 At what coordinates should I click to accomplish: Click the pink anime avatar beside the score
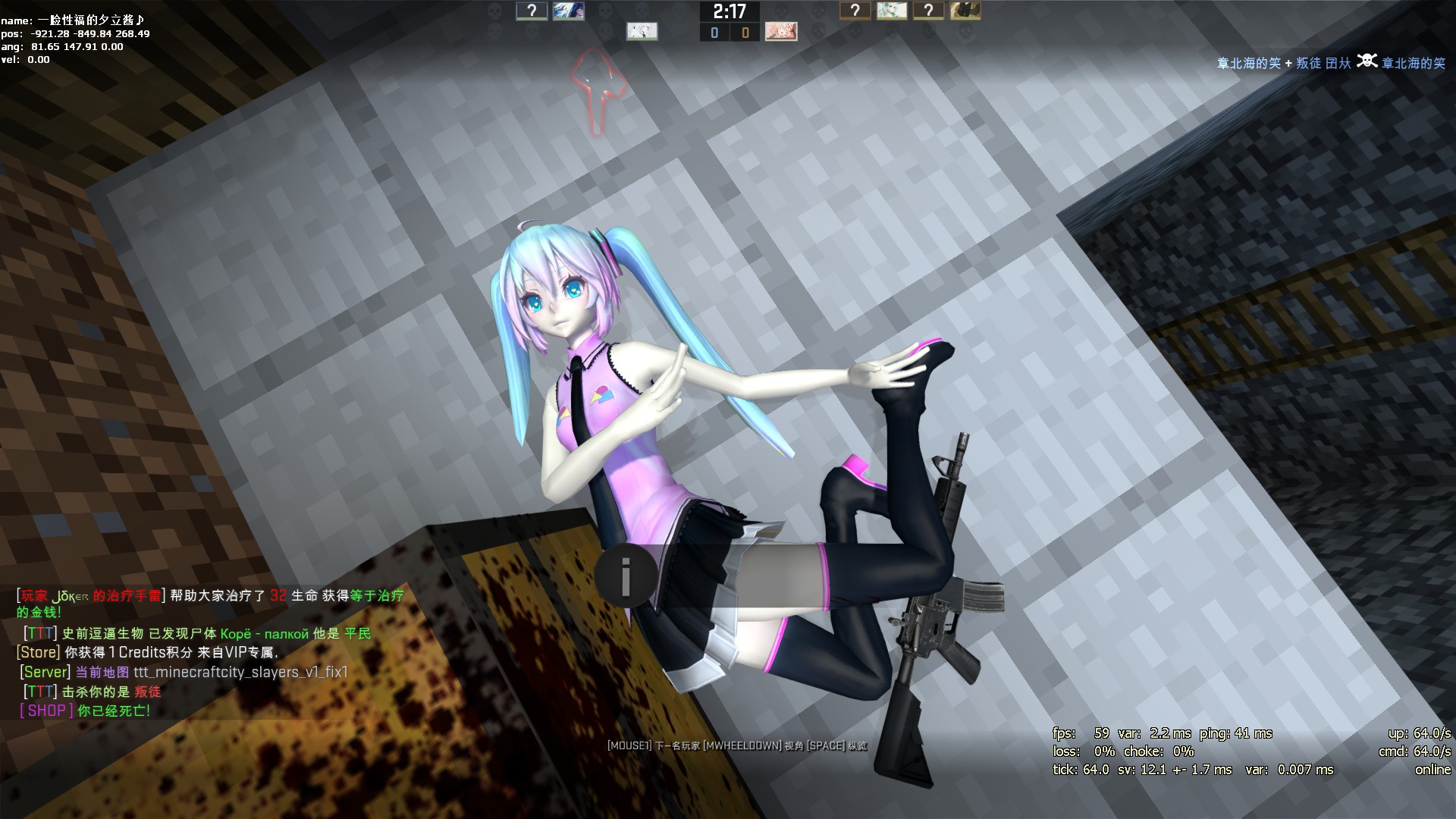[x=781, y=31]
